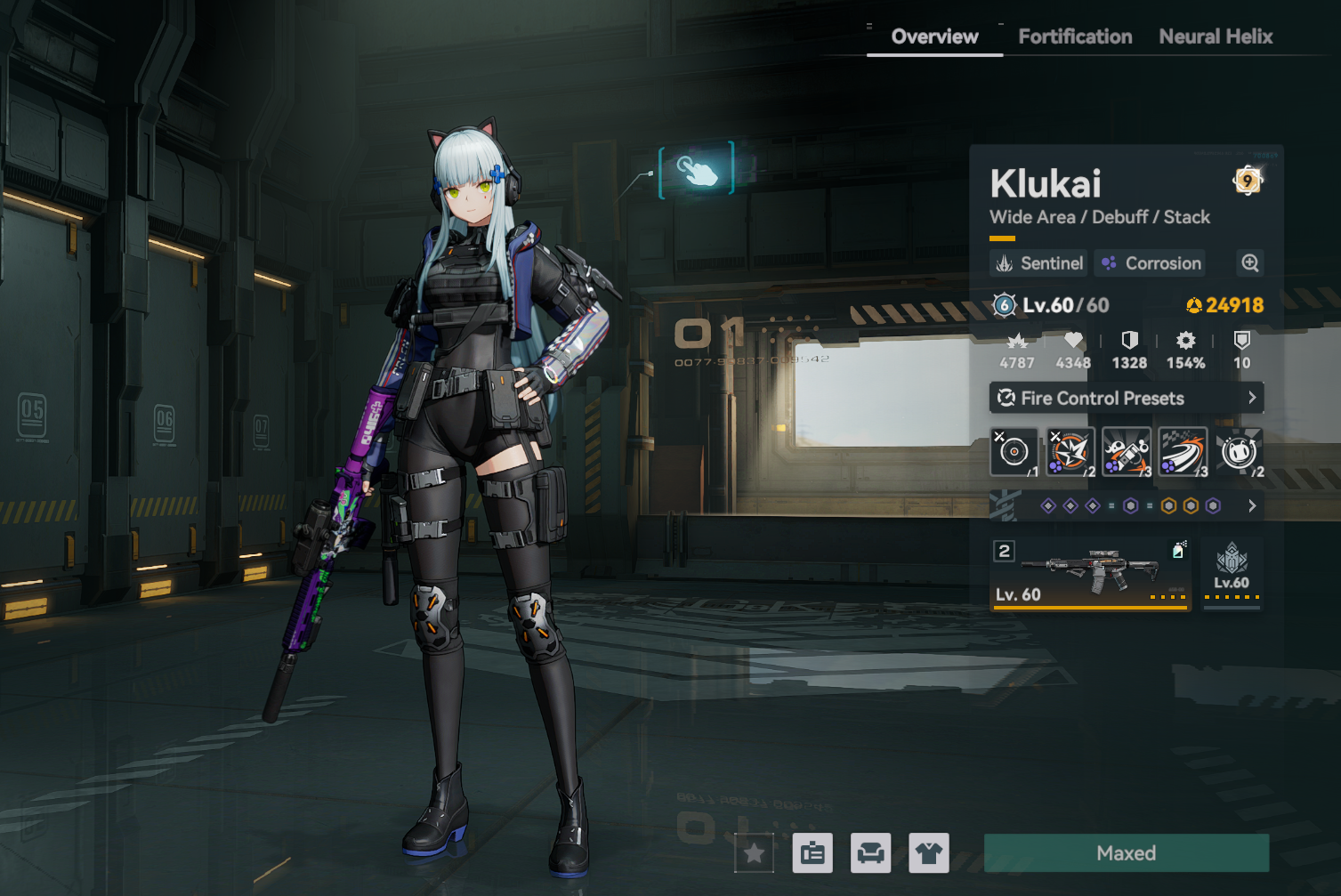Toggle the star favorite button
1341x896 pixels.
(x=755, y=854)
